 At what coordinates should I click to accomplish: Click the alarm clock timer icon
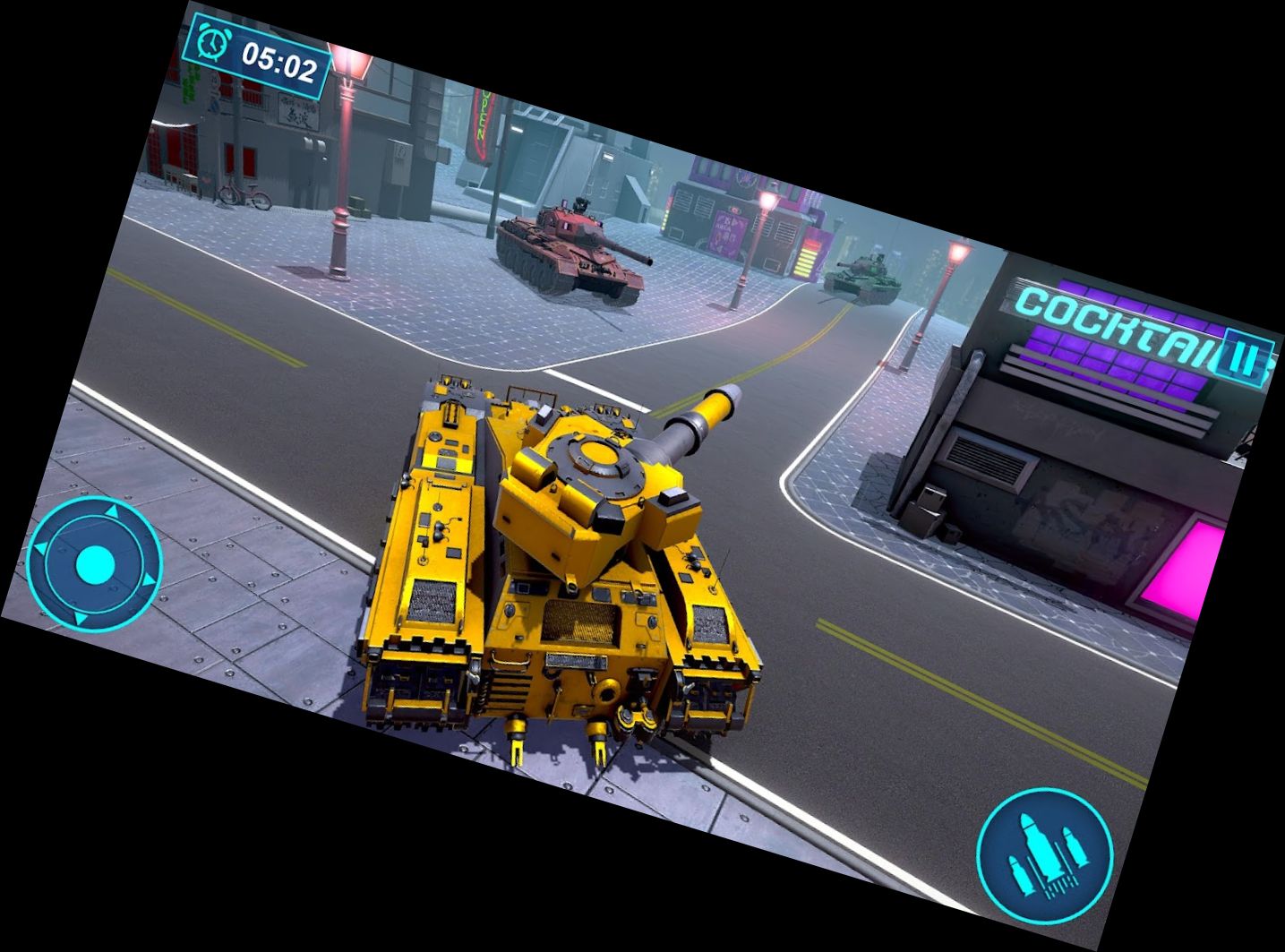[213, 41]
